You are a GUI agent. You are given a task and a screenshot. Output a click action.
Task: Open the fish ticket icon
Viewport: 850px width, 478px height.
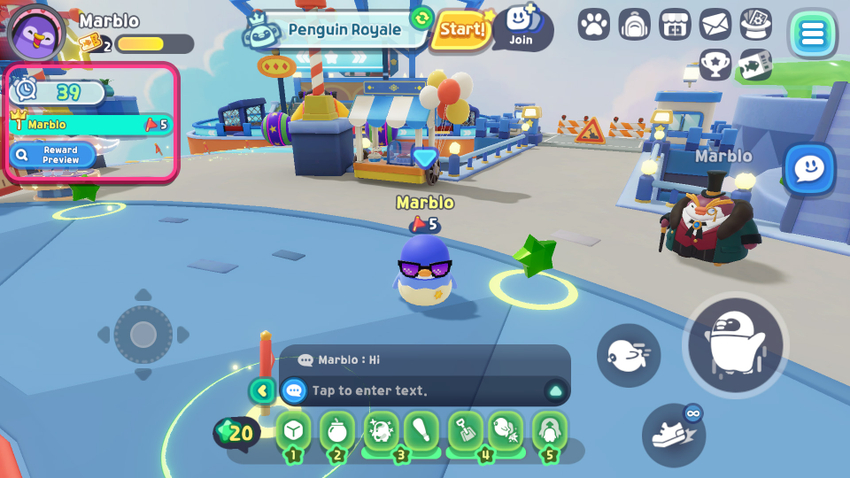(755, 66)
